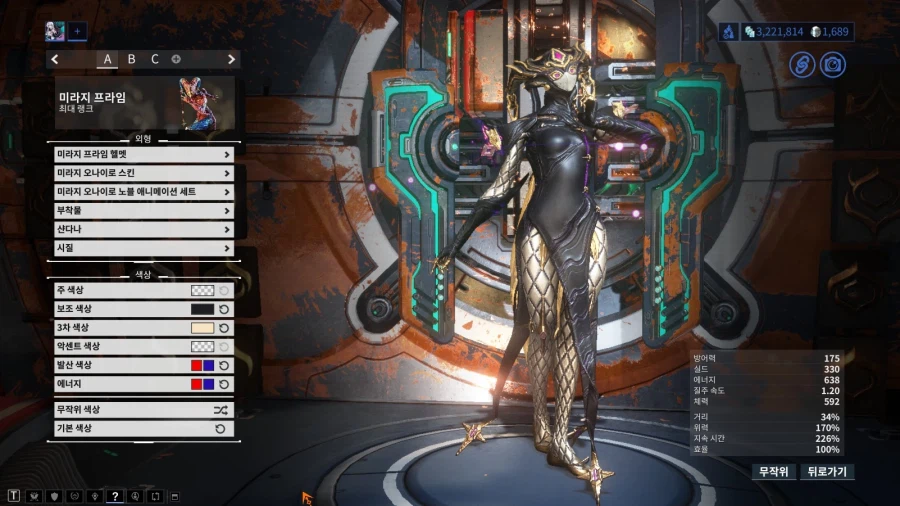
Task: Choose the 애니메이션 세트 animation set row
Action: (144, 192)
